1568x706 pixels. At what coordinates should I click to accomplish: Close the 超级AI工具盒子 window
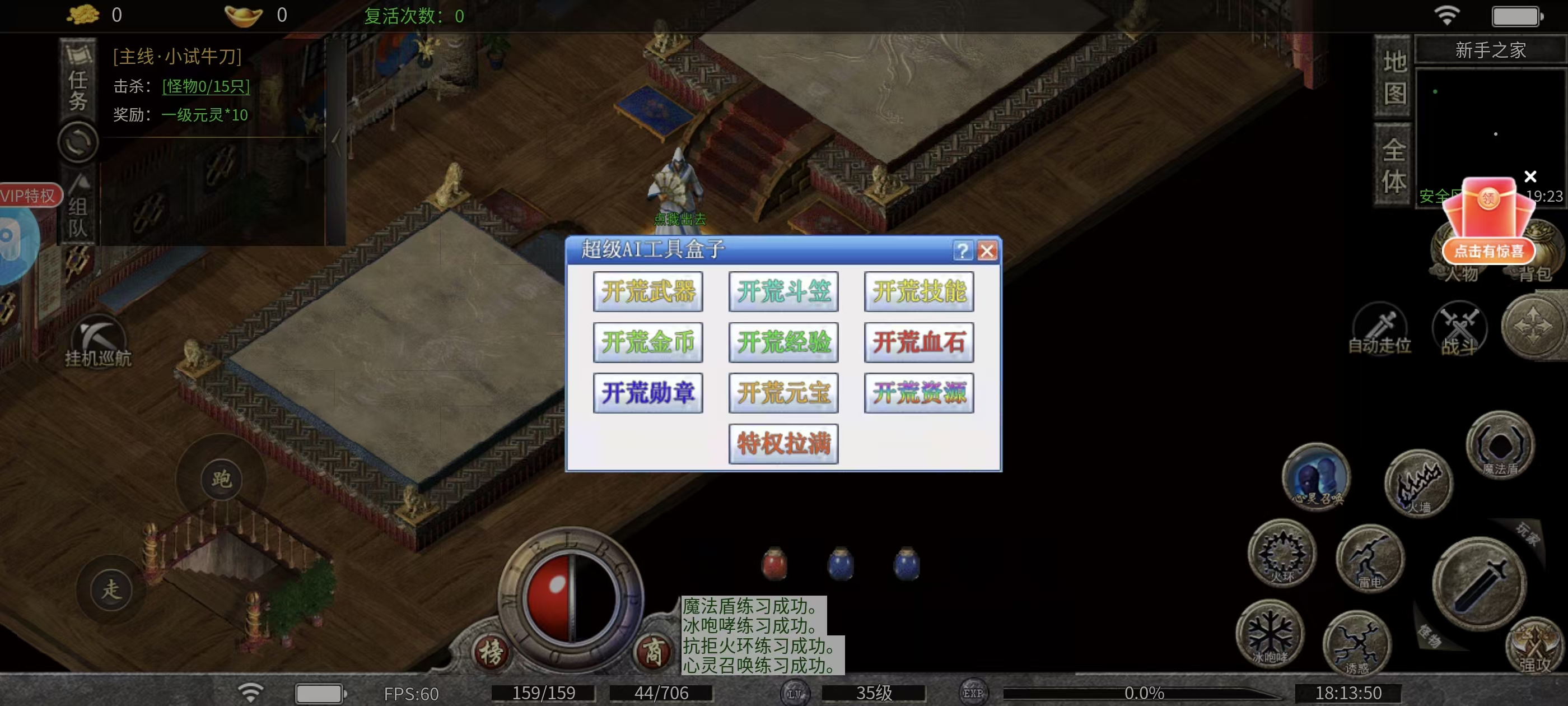(x=987, y=250)
